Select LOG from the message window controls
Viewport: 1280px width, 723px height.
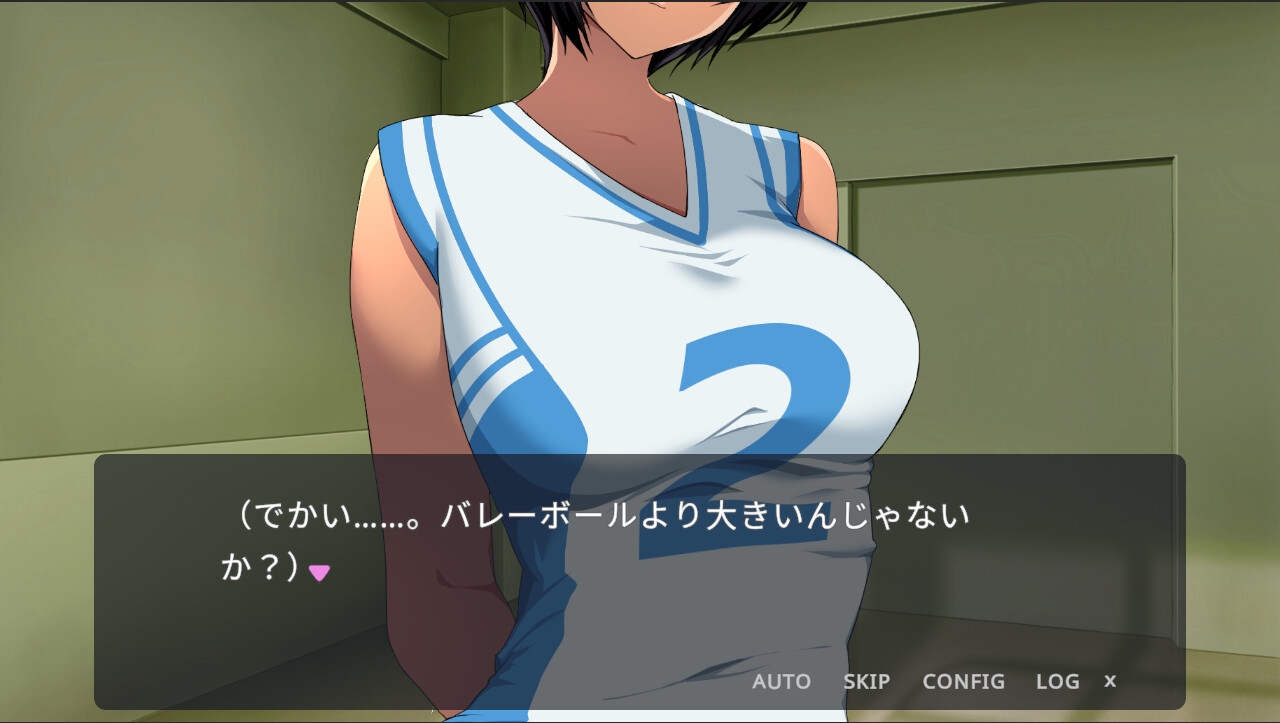[1057, 682]
